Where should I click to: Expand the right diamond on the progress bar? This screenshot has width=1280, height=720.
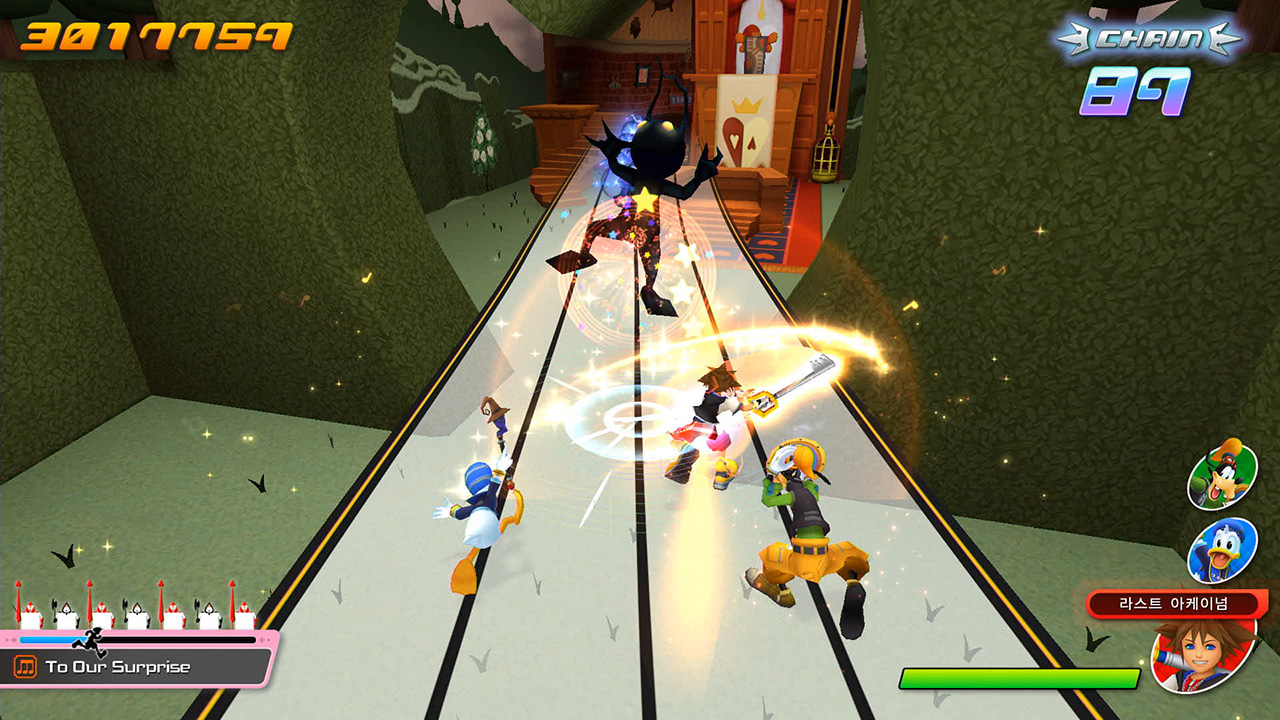(x=263, y=639)
